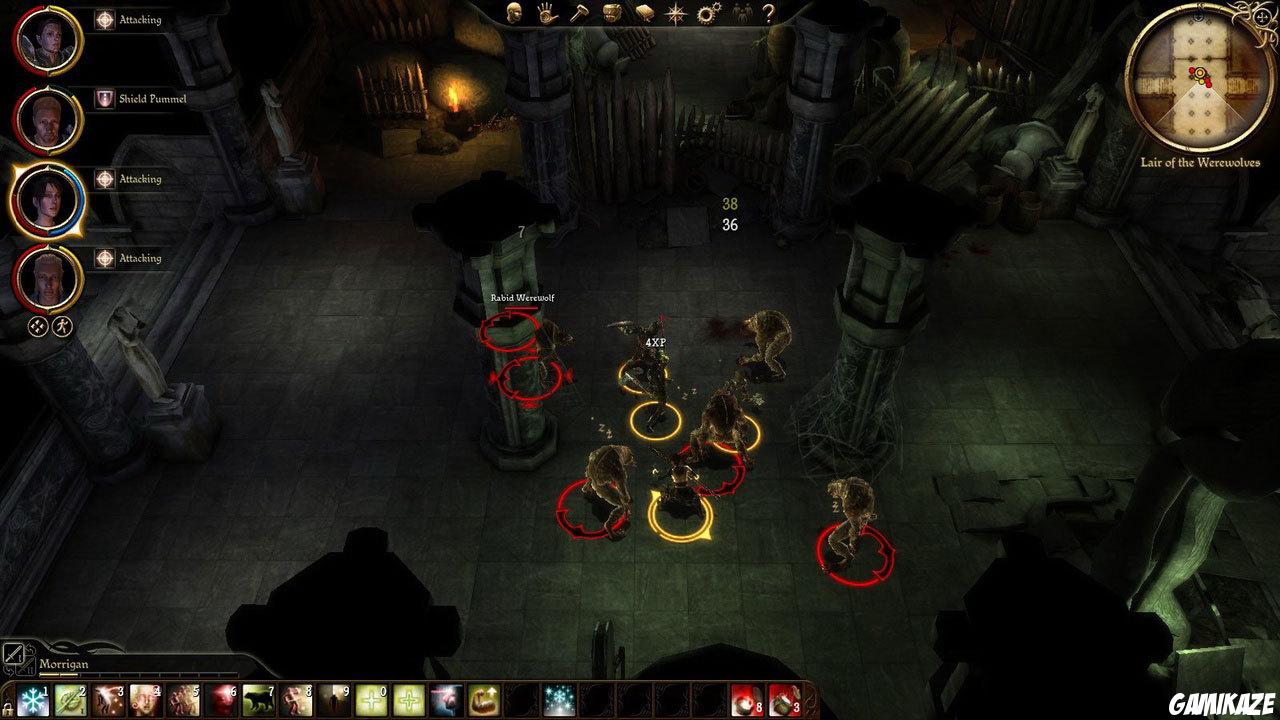
Task: Open the Journal book icon
Action: point(644,15)
